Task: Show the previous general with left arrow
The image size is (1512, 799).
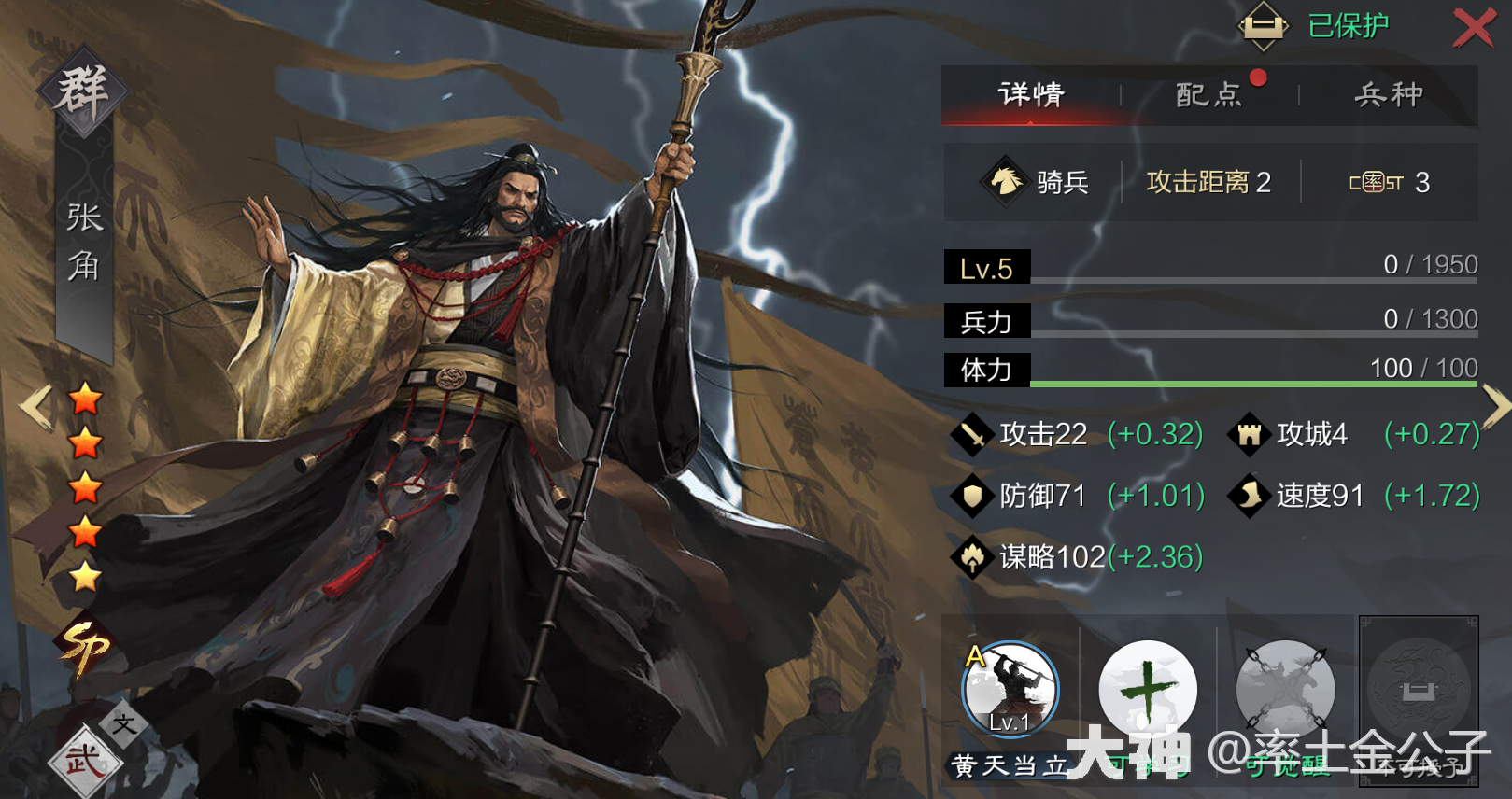Action: coord(35,407)
